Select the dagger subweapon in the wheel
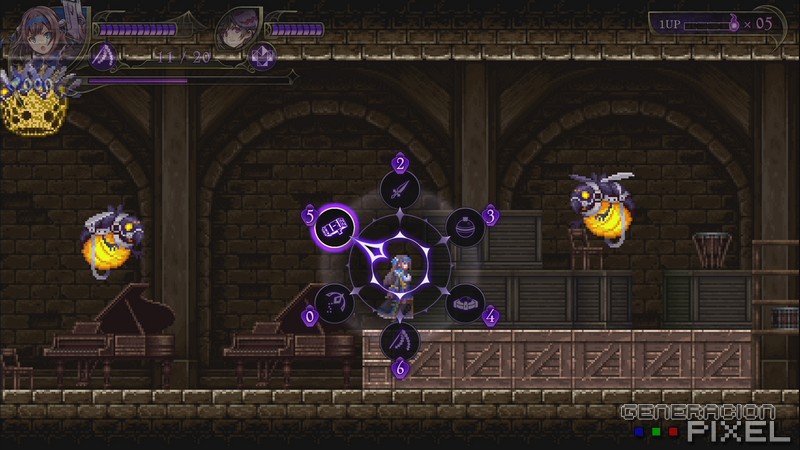The height and width of the screenshot is (450, 800). coord(399,187)
